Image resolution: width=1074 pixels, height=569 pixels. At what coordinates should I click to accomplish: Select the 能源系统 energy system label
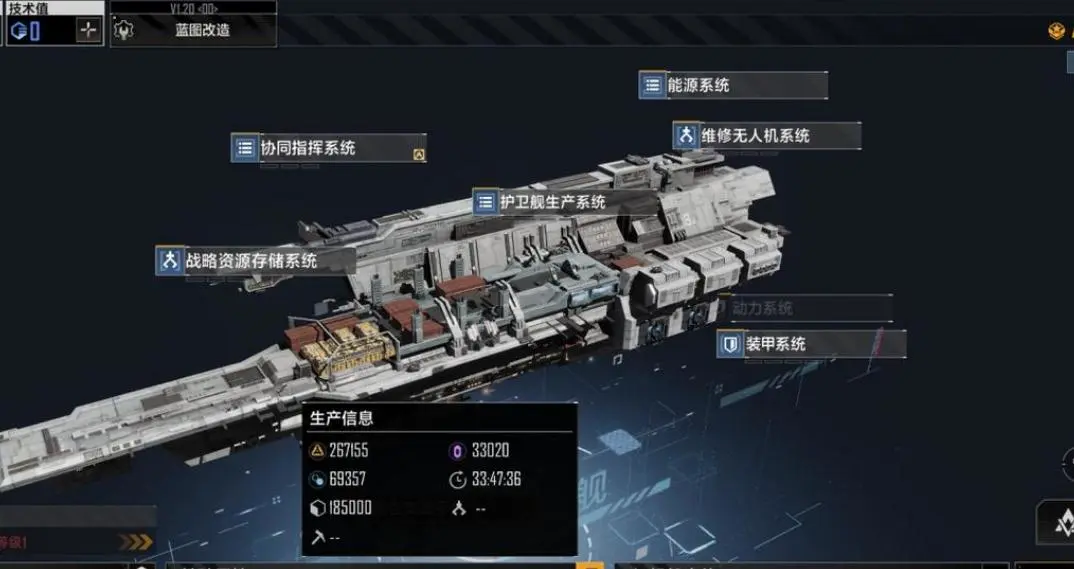[x=733, y=86]
